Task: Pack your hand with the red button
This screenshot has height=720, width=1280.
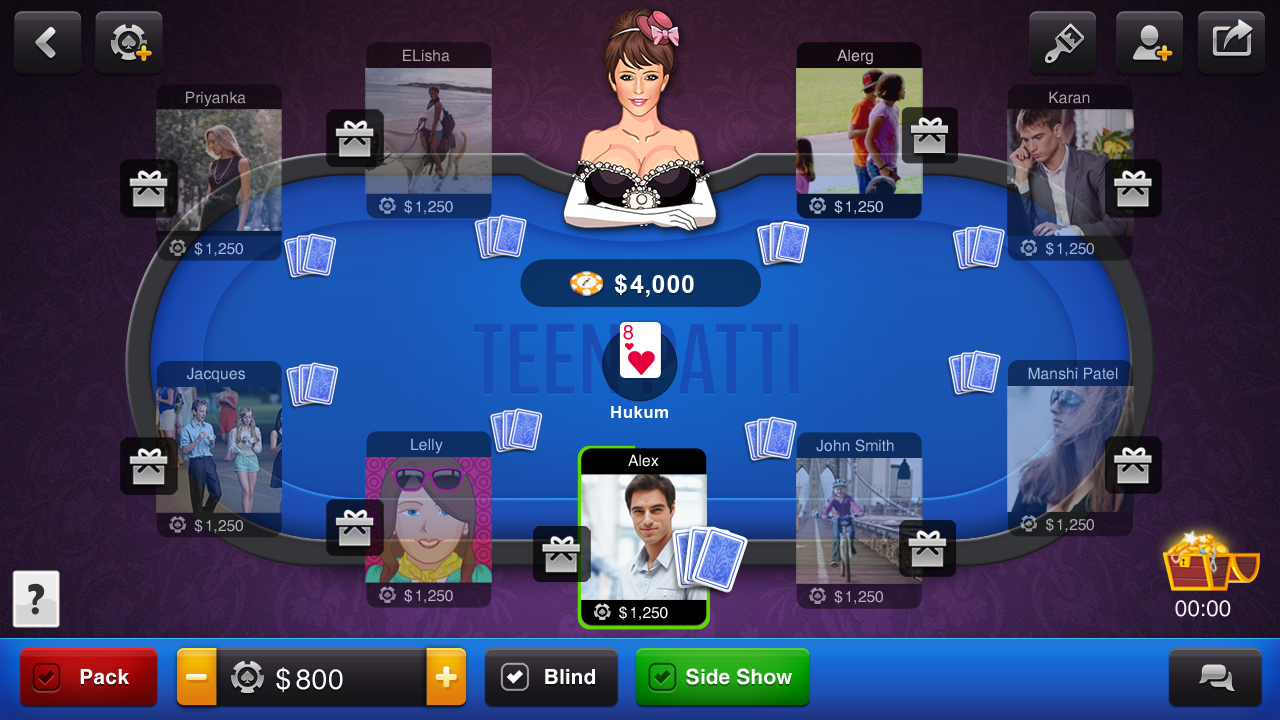Action: [89, 677]
